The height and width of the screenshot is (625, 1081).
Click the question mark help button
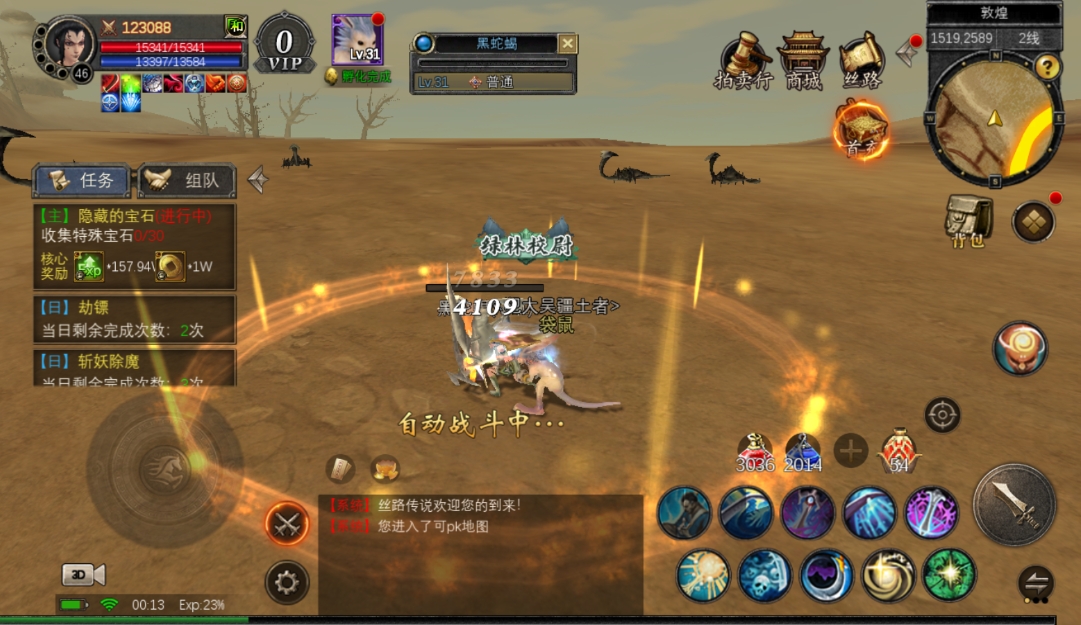click(x=1047, y=67)
